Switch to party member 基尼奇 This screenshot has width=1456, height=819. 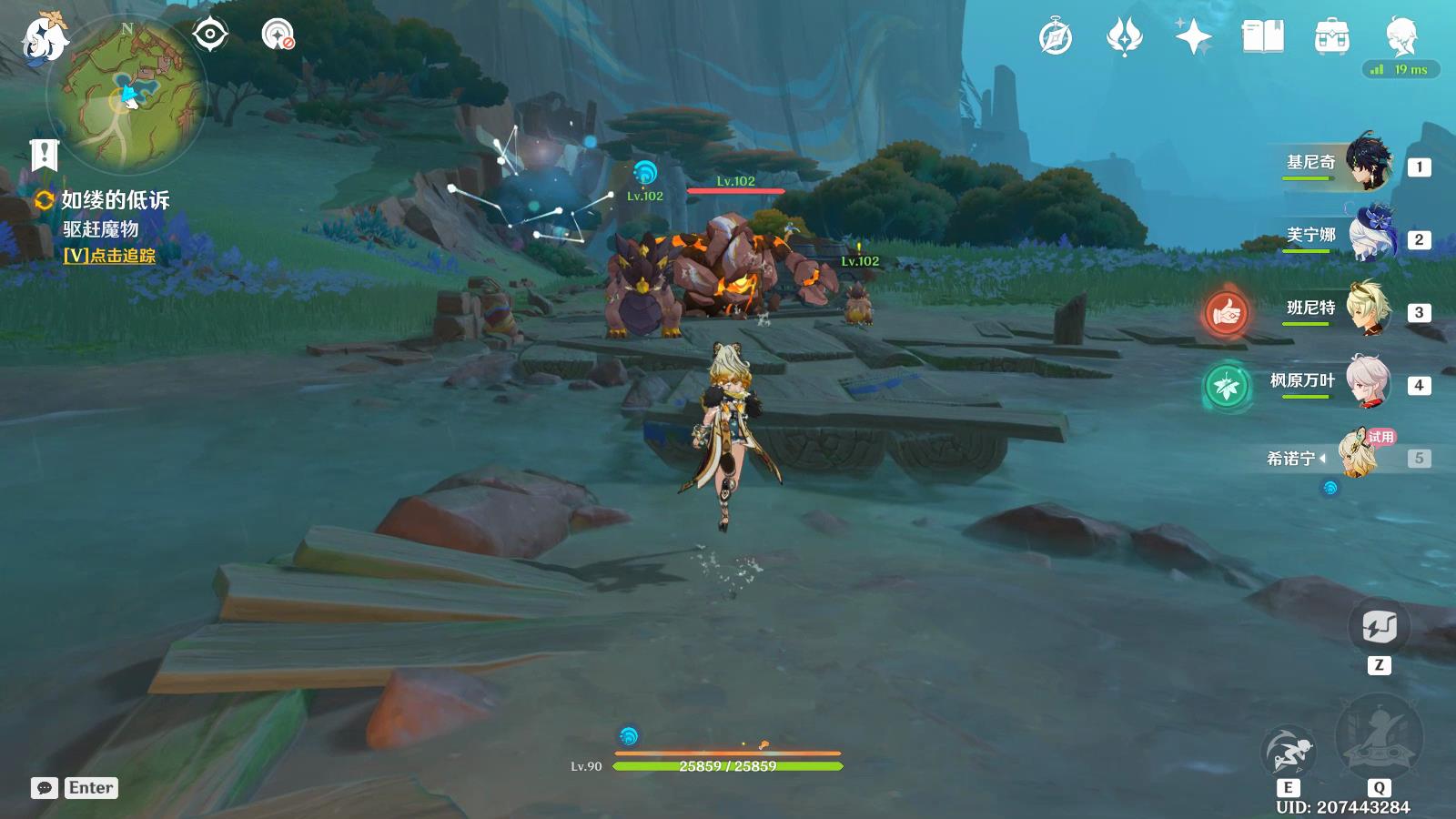click(1368, 163)
